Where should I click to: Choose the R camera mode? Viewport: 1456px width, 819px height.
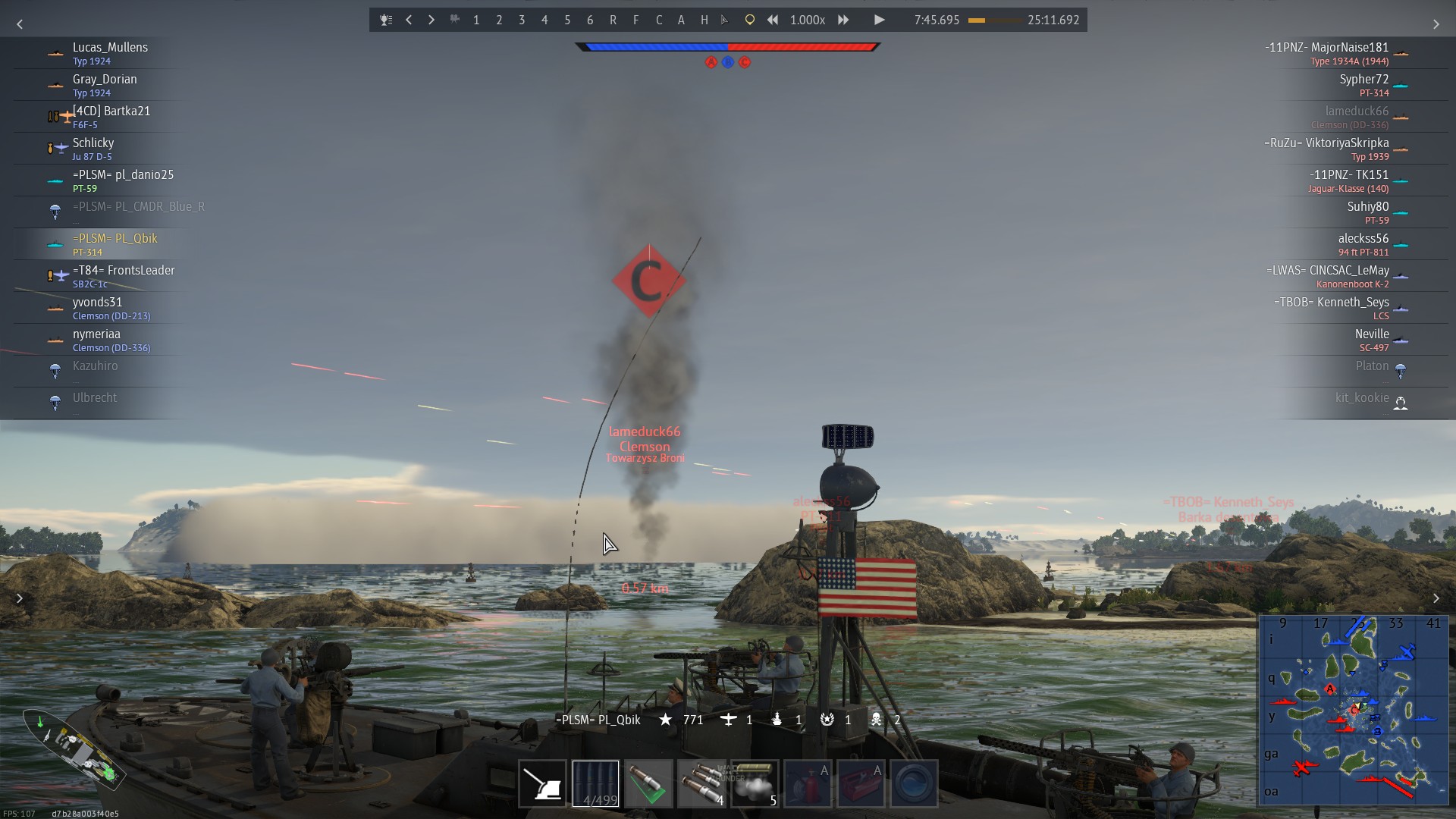coord(613,20)
